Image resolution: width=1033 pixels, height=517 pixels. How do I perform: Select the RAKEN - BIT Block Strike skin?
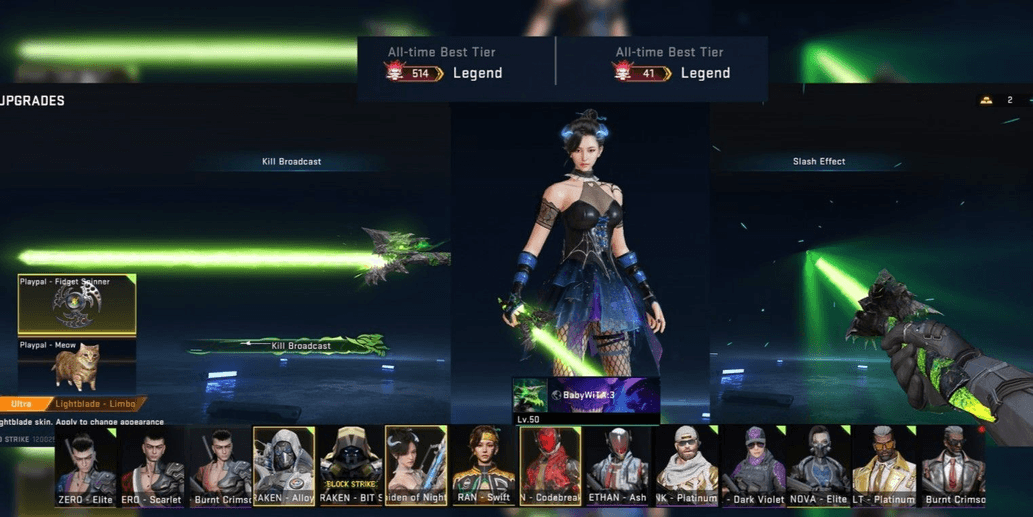pos(350,466)
